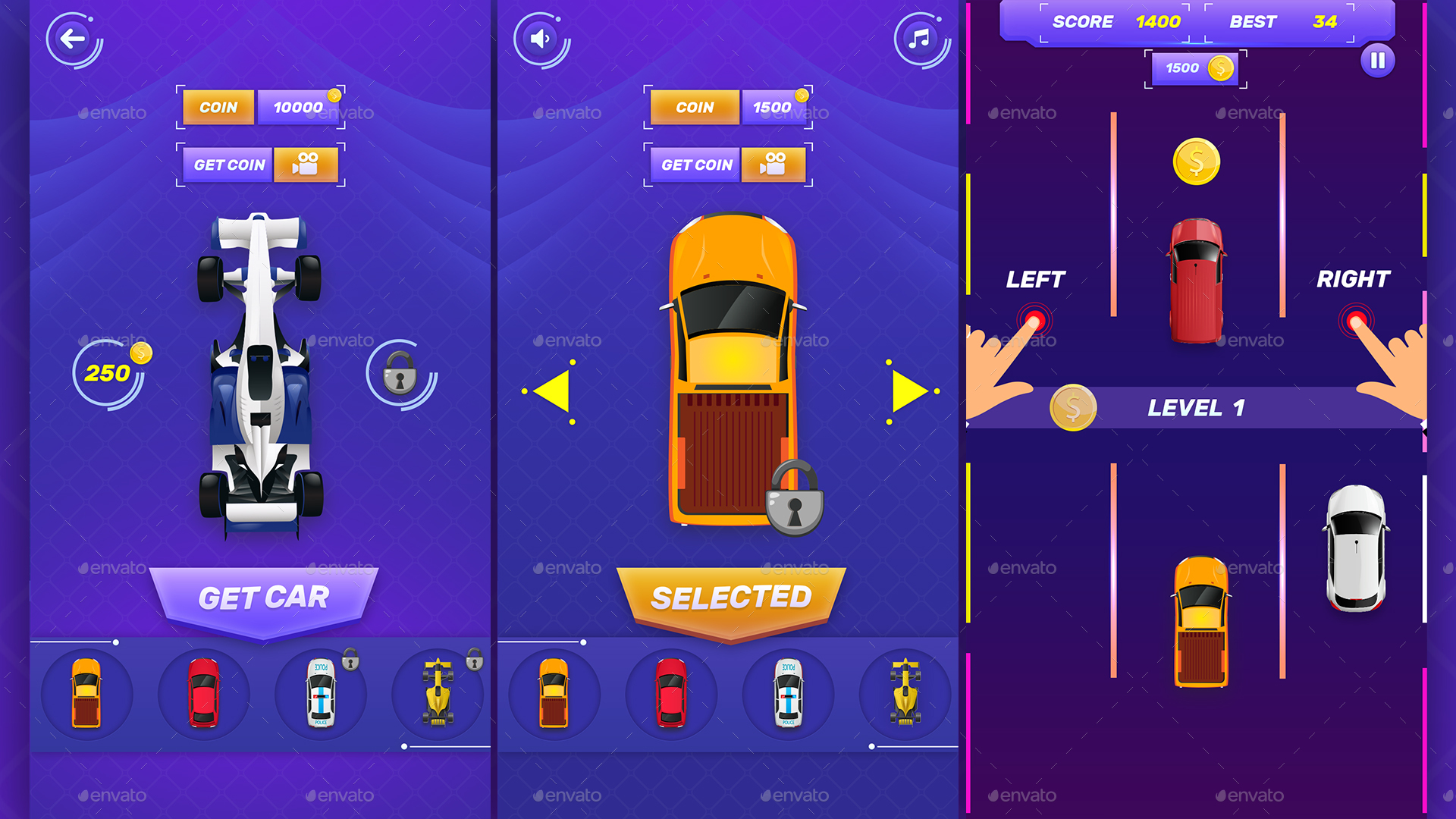The height and width of the screenshot is (819, 1456).
Task: Mute the sound via the speaker icon
Action: pos(540,39)
